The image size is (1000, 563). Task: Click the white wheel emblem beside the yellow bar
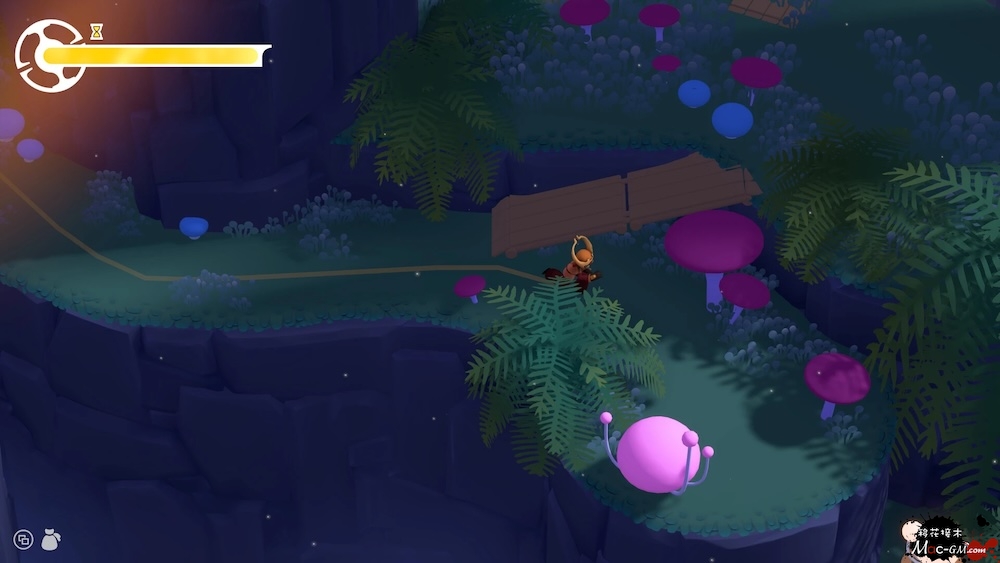(47, 56)
